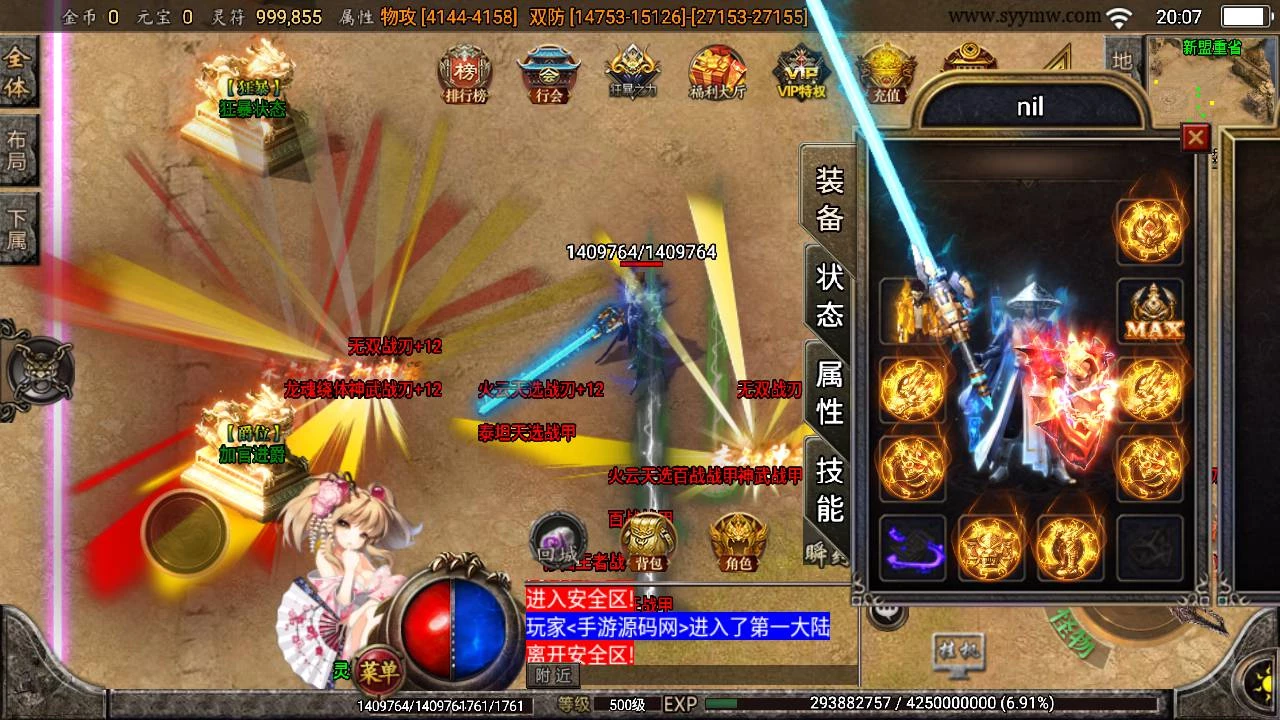The width and height of the screenshot is (1280, 720).
Task: Open the 角色 character sheet
Action: coord(738,542)
